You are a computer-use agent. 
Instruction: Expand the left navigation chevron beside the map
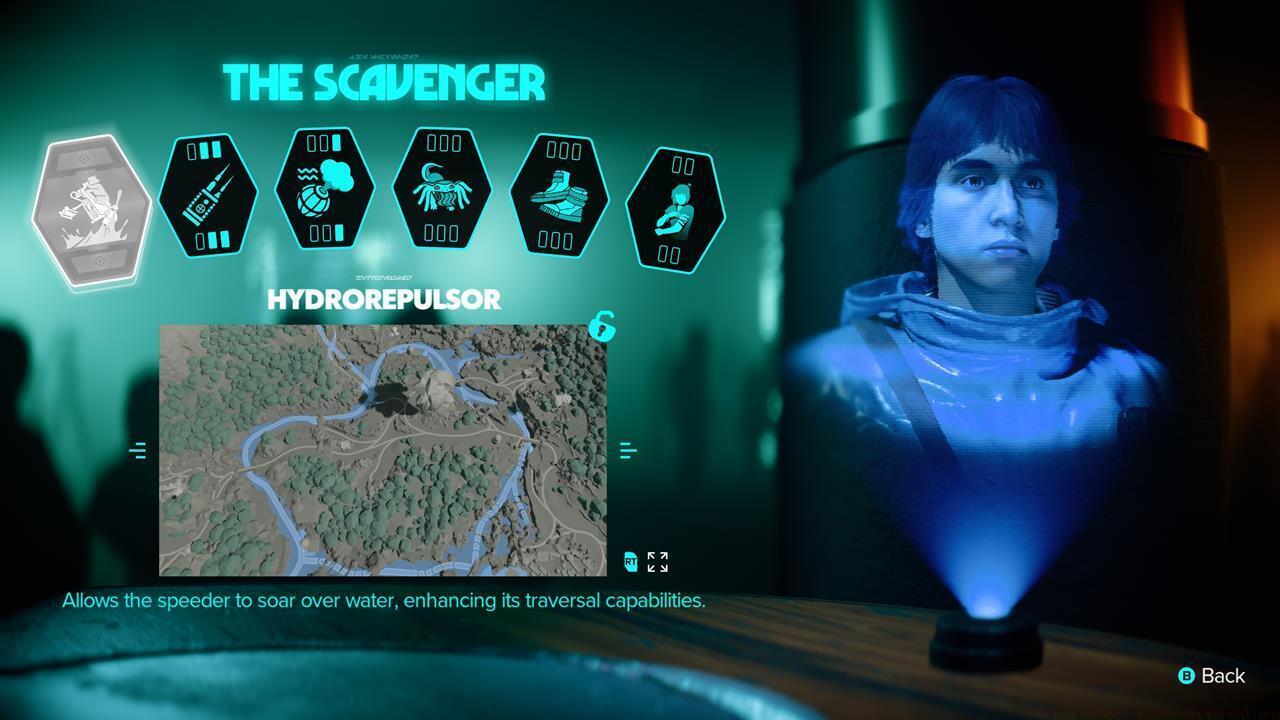point(136,450)
